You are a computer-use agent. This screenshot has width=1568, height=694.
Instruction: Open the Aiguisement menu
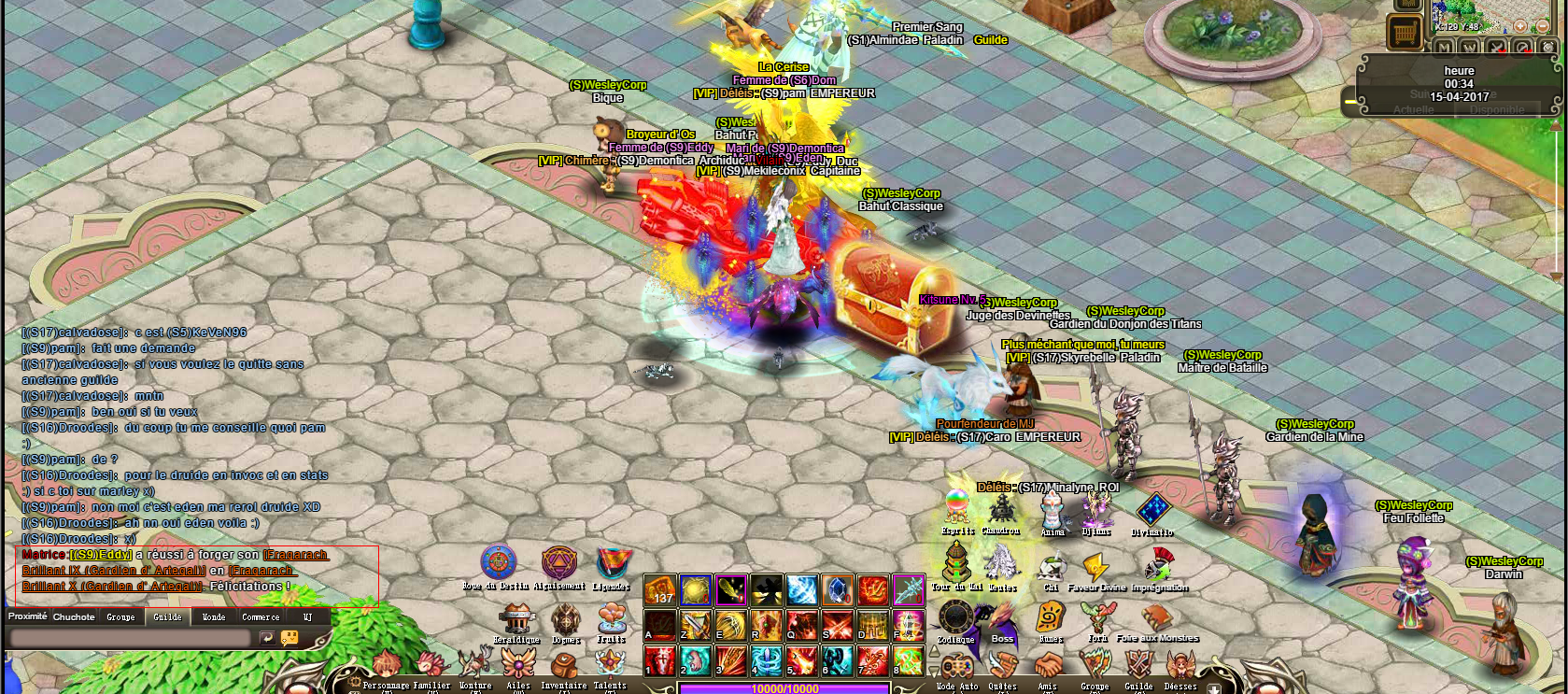click(x=559, y=563)
